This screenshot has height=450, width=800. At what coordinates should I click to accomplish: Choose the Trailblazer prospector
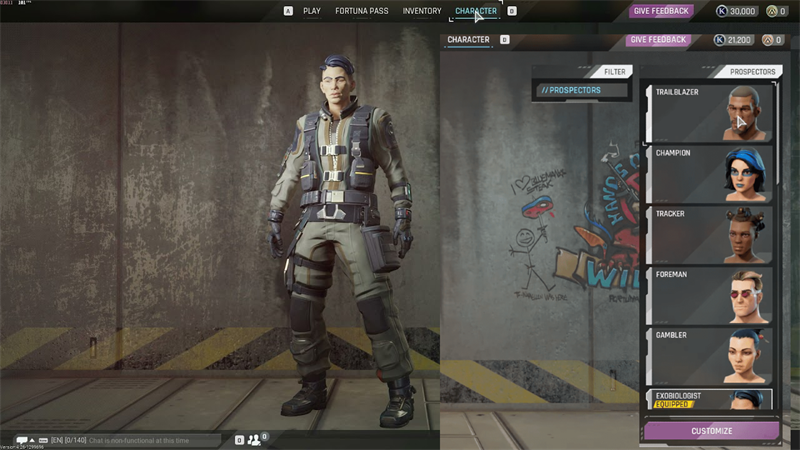pos(708,114)
